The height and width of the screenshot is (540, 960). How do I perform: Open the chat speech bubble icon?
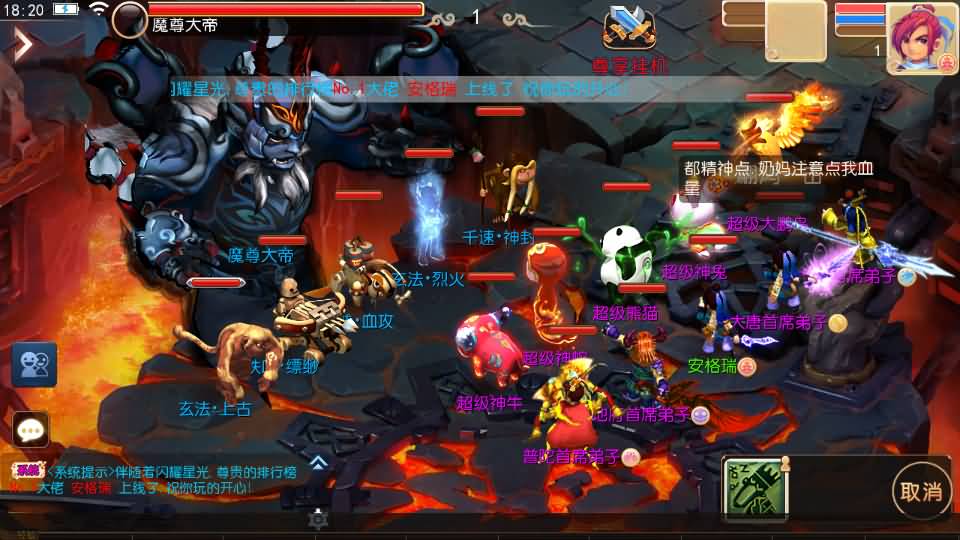31,430
